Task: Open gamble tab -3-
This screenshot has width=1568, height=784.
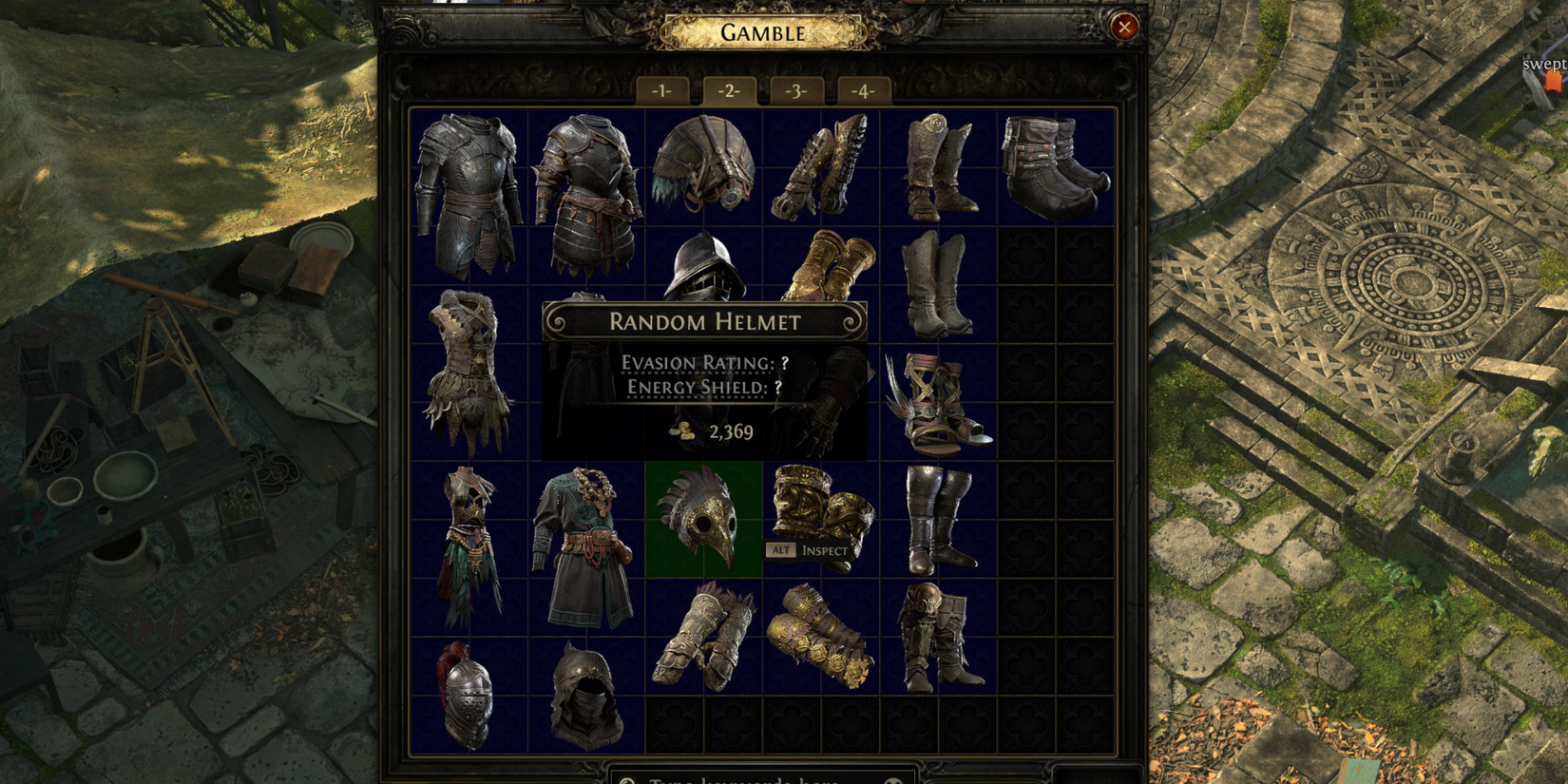Action: 796,90
